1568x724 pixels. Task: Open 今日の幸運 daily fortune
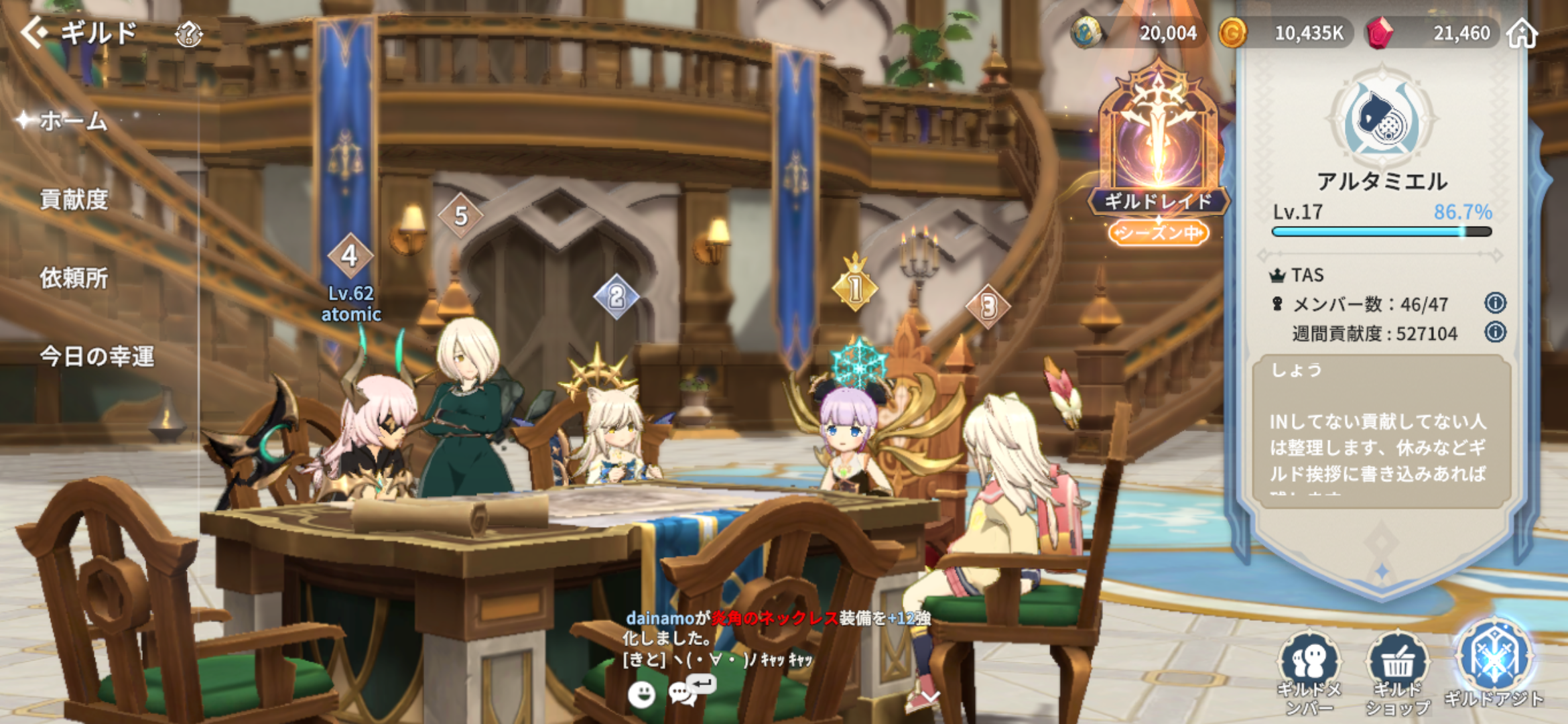coord(97,357)
